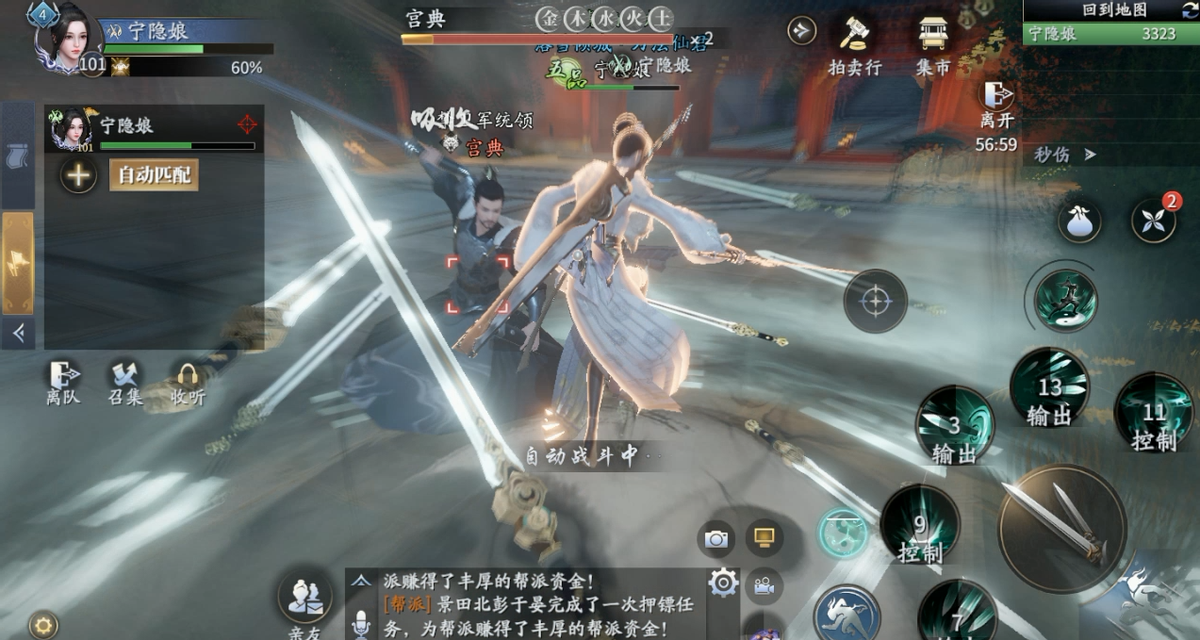This screenshot has height=640, width=1200.
Task: Summon teammates with 召集
Action: [125, 381]
